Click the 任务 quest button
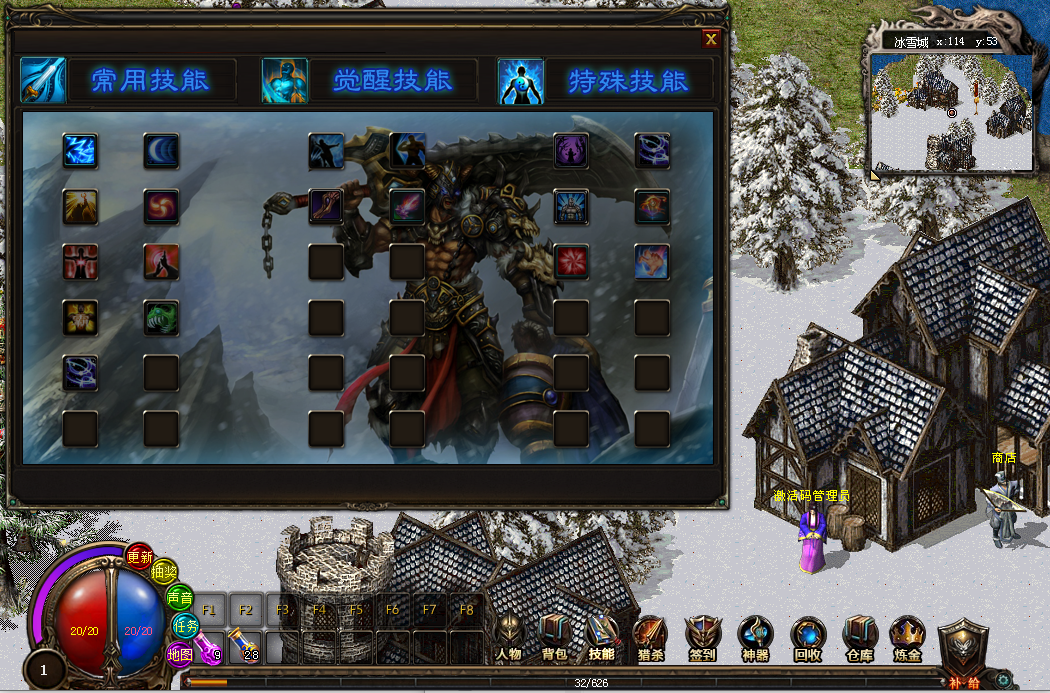 [186, 625]
